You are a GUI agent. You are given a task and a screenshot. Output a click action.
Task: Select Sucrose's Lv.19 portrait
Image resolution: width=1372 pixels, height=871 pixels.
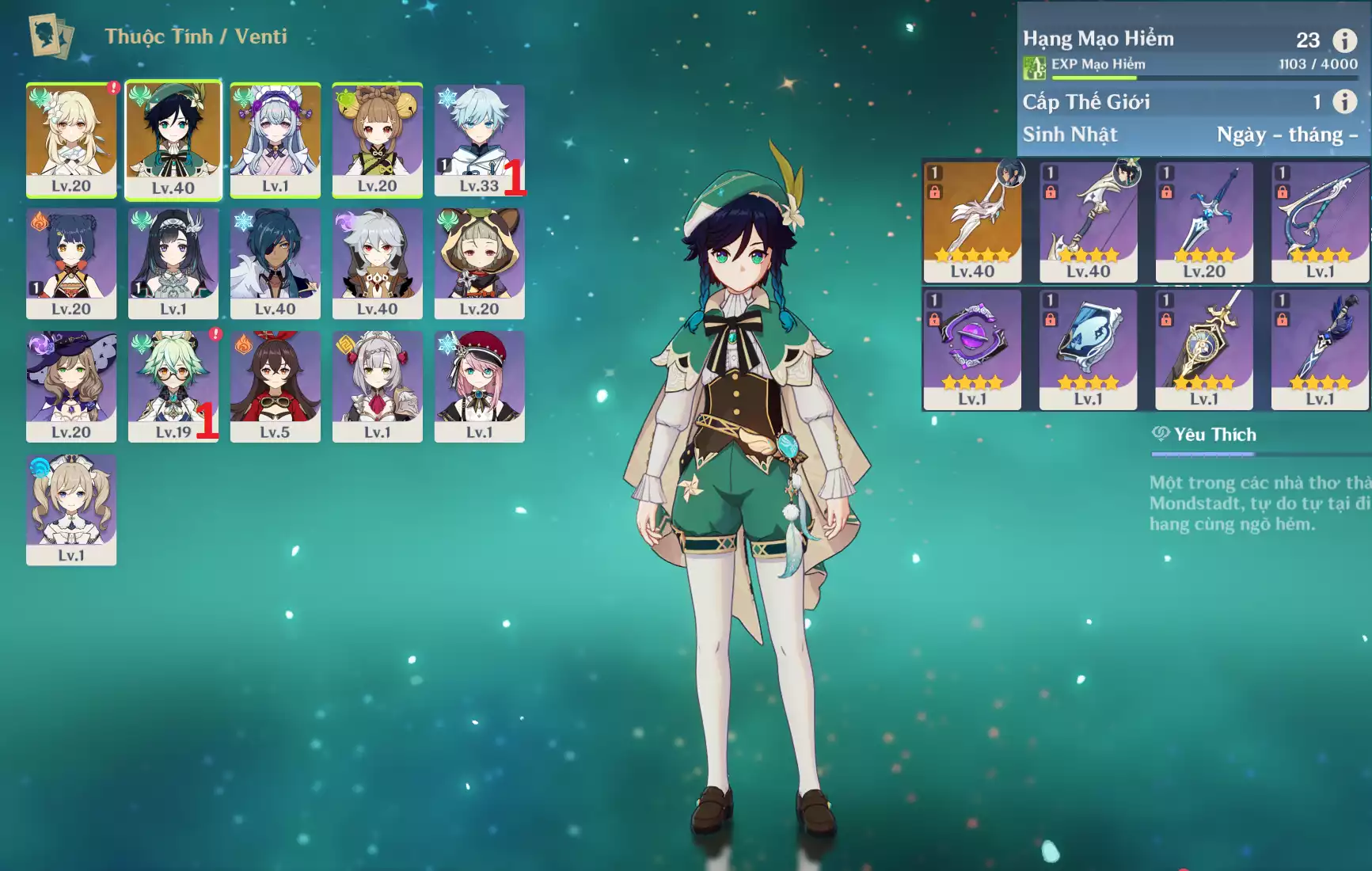click(173, 386)
